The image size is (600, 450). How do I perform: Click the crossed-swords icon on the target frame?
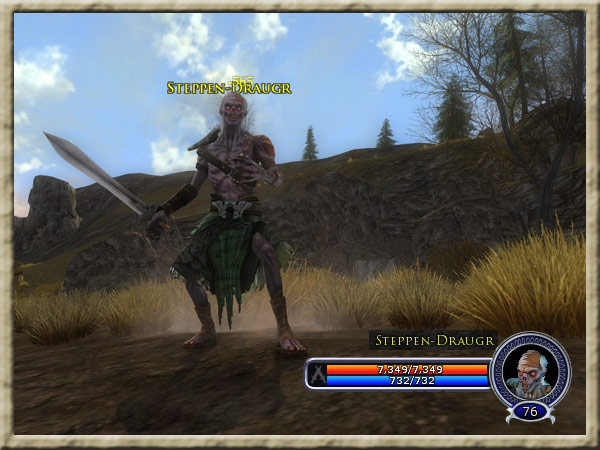click(316, 375)
